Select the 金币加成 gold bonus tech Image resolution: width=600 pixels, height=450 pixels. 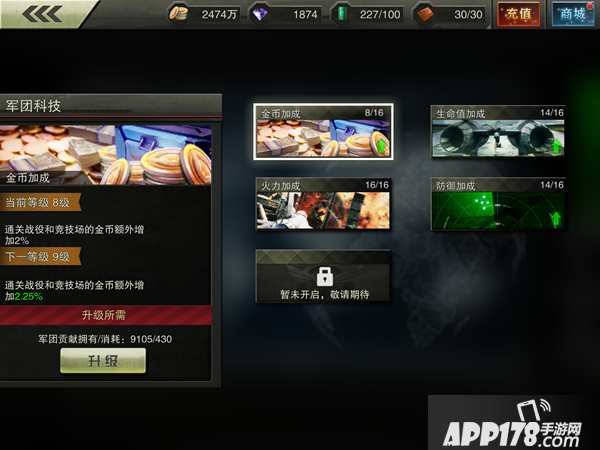point(323,132)
